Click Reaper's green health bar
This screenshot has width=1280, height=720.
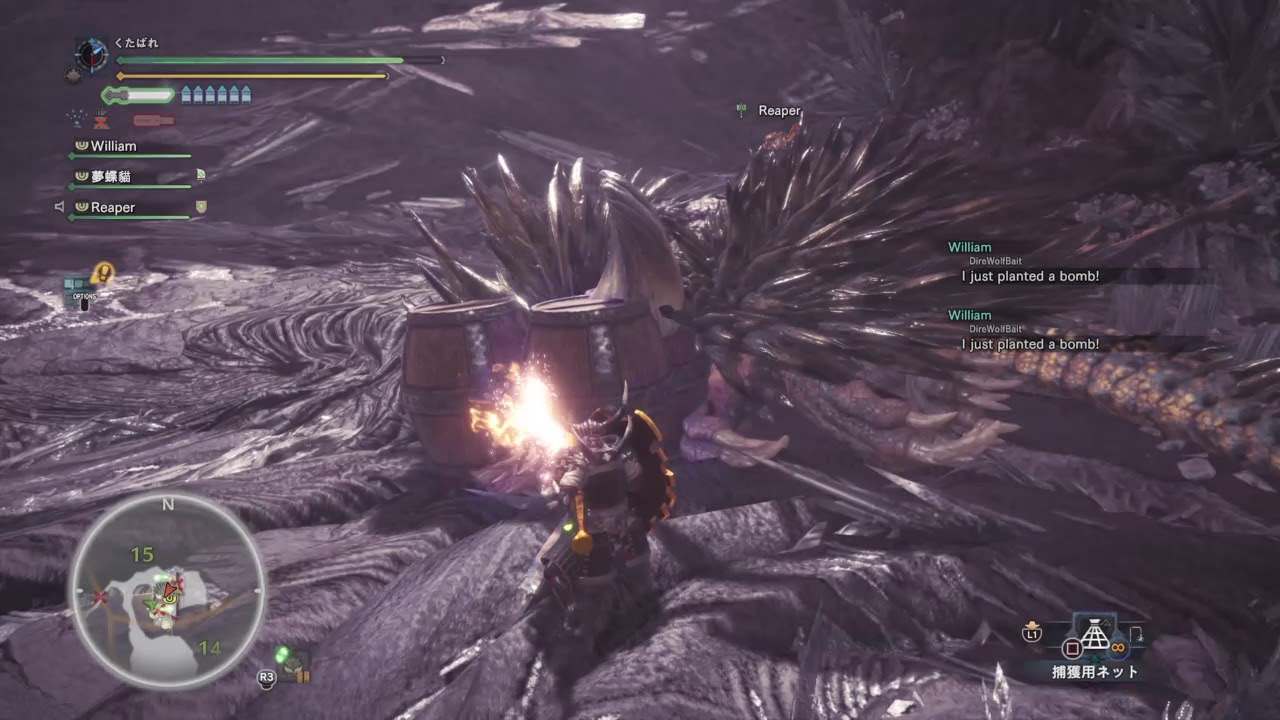130,215
